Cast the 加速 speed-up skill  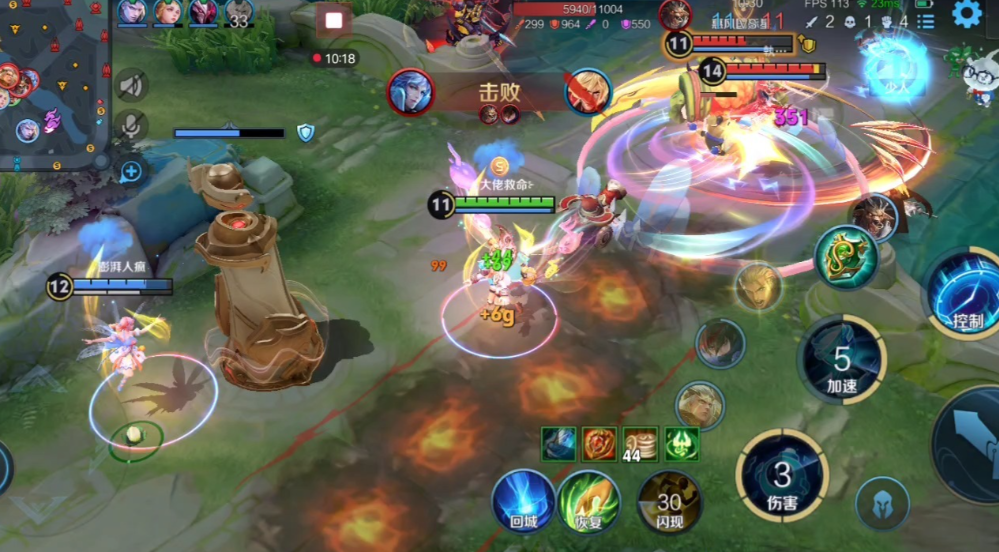click(842, 360)
